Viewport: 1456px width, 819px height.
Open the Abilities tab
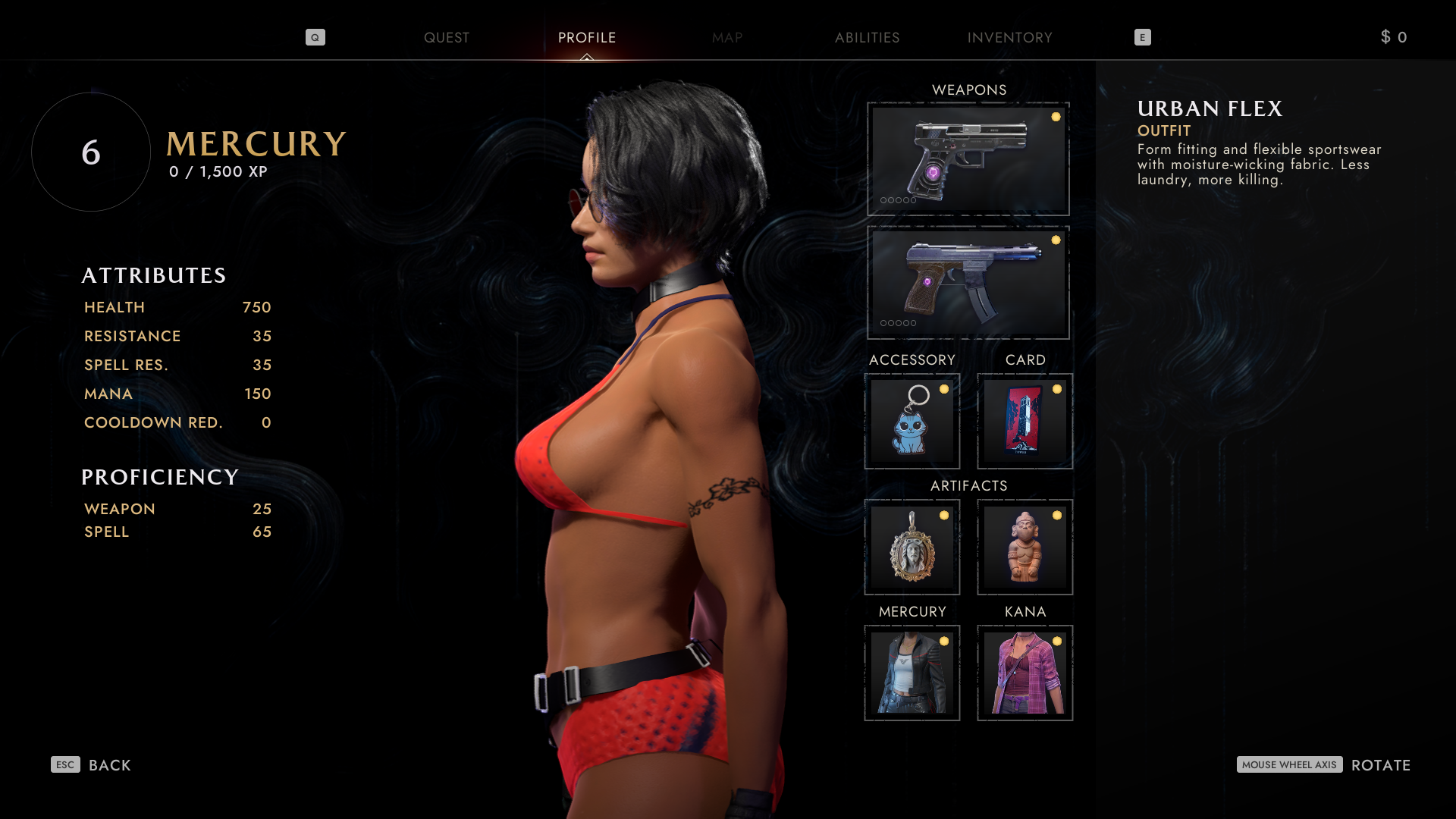point(867,37)
